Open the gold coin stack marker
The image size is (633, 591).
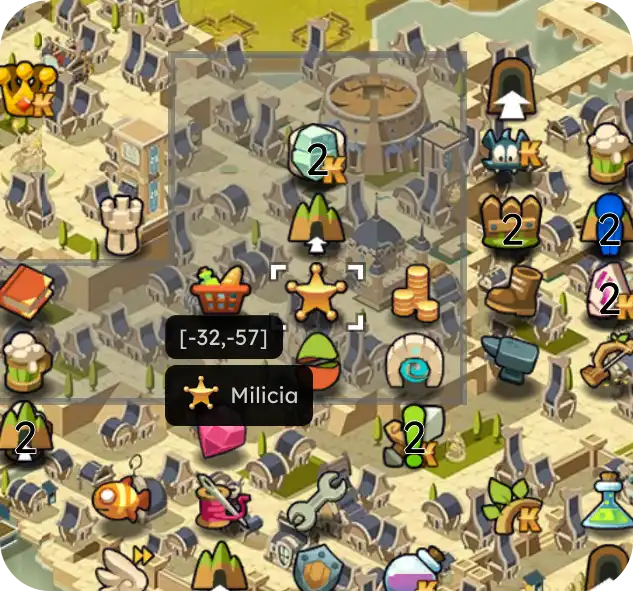click(x=415, y=292)
